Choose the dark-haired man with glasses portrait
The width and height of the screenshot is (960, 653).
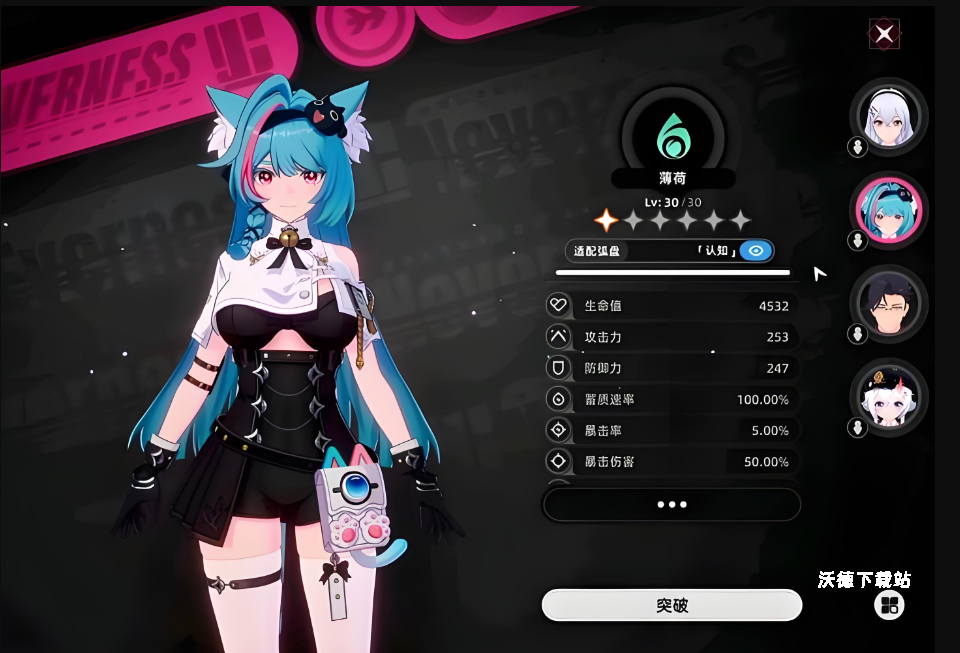[889, 304]
